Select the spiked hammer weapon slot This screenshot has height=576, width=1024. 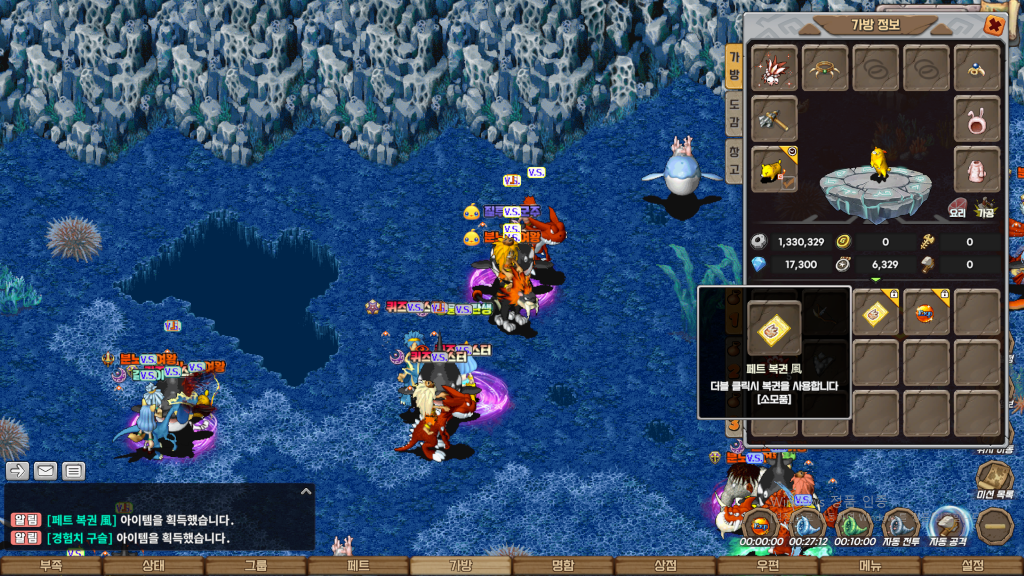pos(774,118)
